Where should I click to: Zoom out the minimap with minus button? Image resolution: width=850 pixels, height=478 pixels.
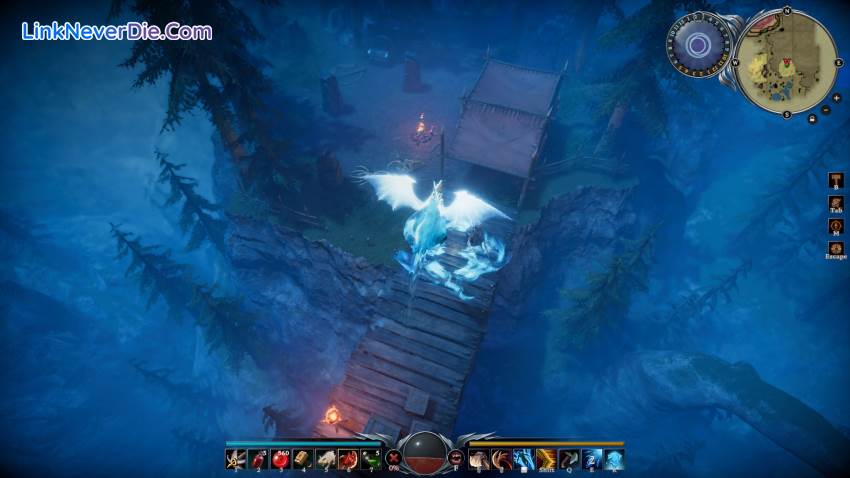(826, 110)
